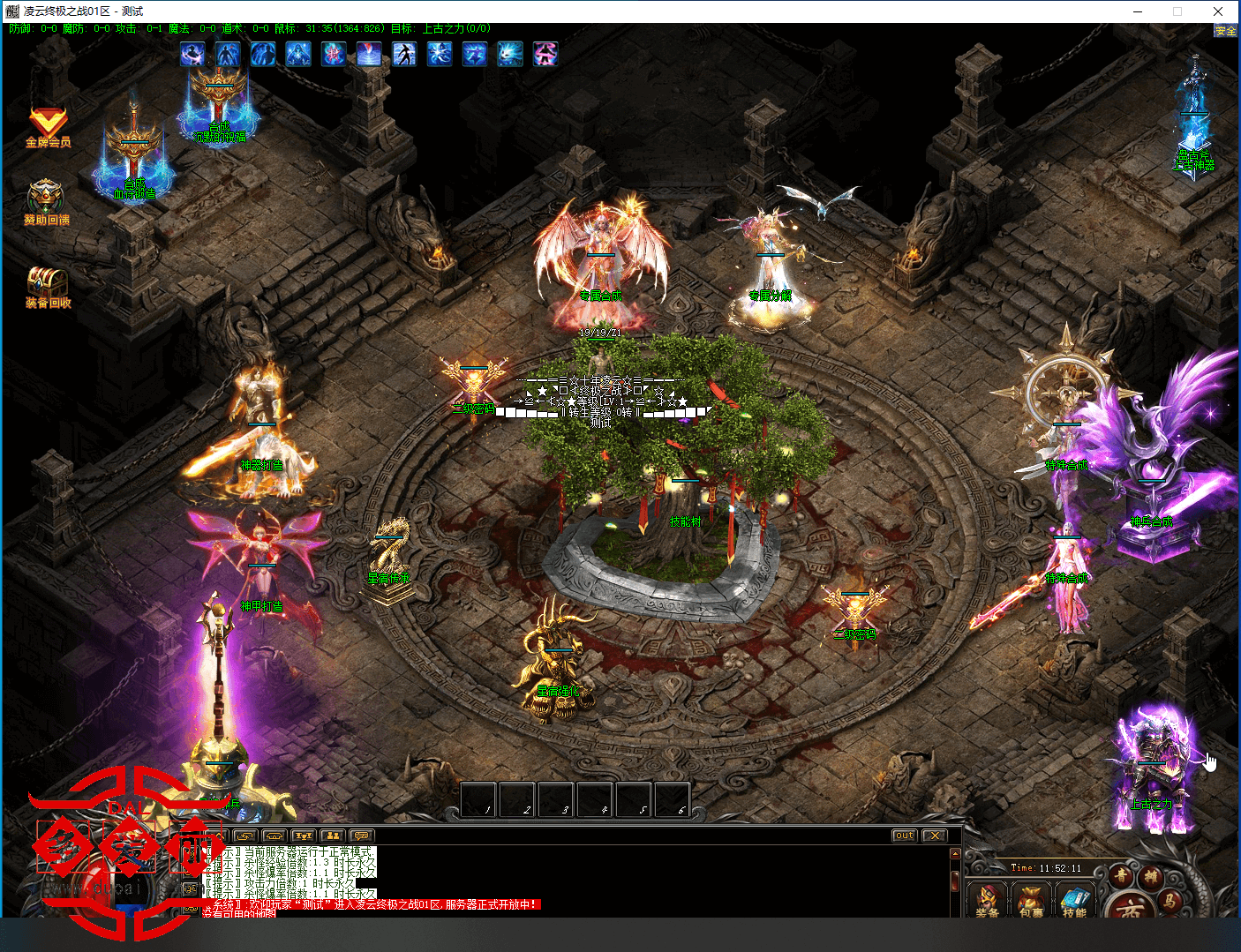Close the game window
The height and width of the screenshot is (952, 1241).
point(1217,11)
